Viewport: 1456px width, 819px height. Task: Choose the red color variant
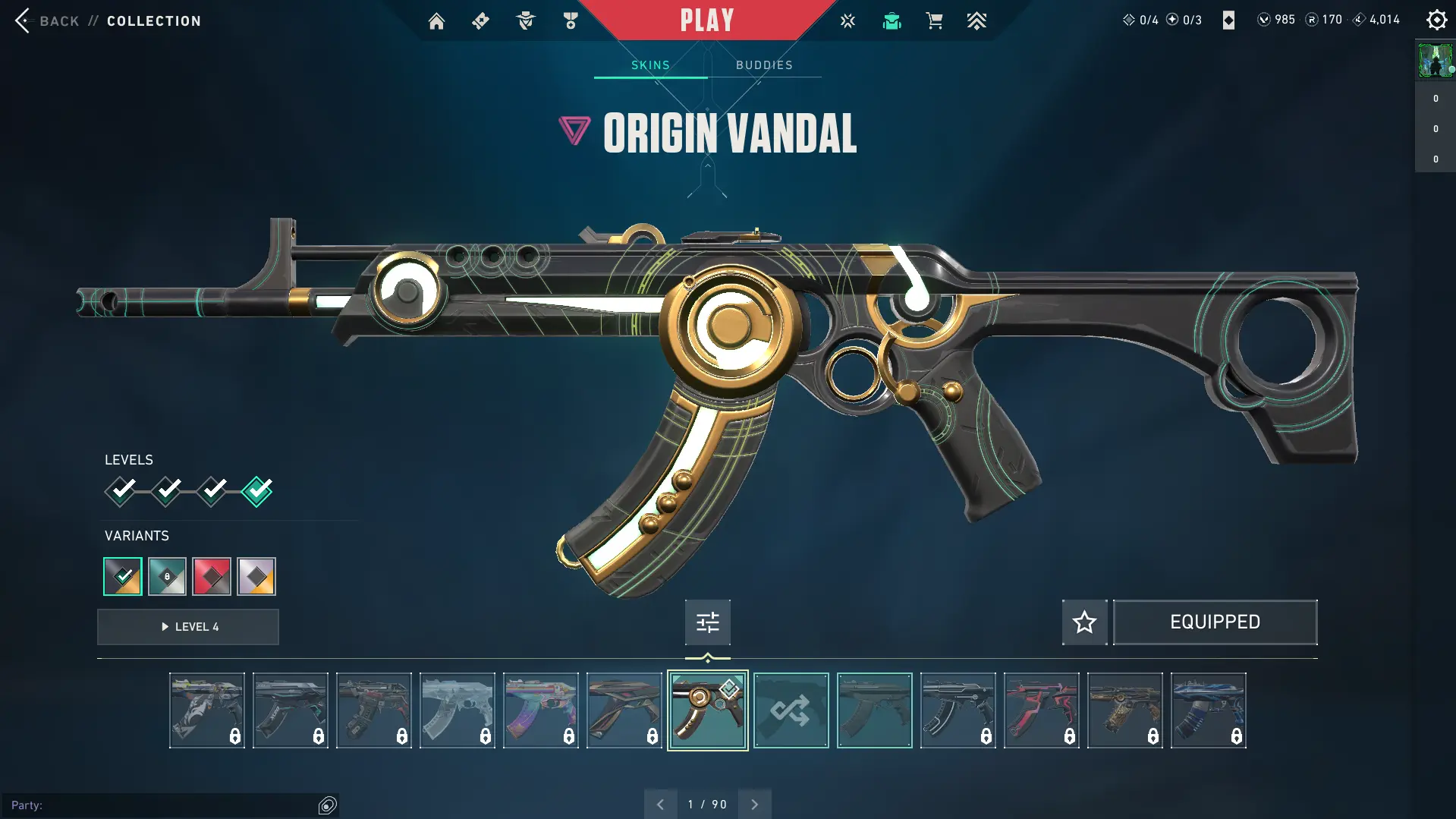point(212,577)
